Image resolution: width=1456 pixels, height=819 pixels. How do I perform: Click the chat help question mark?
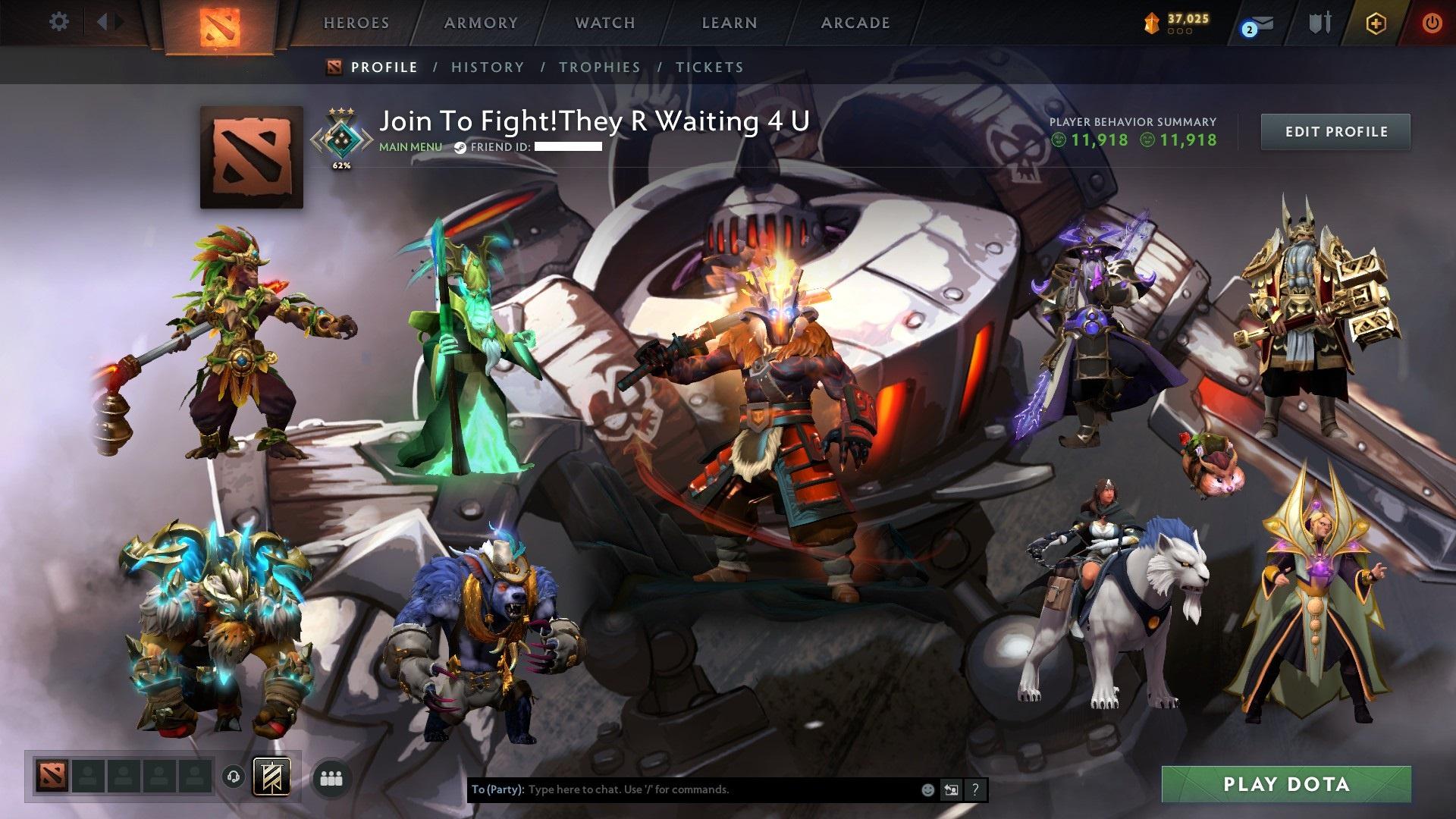[975, 790]
